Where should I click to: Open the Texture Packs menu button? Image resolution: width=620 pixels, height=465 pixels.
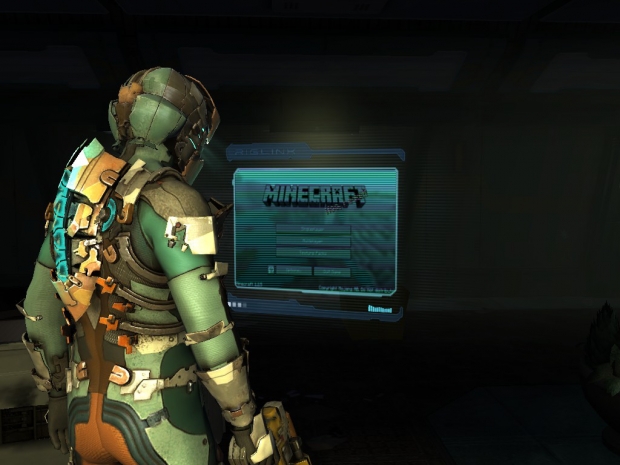(x=312, y=254)
